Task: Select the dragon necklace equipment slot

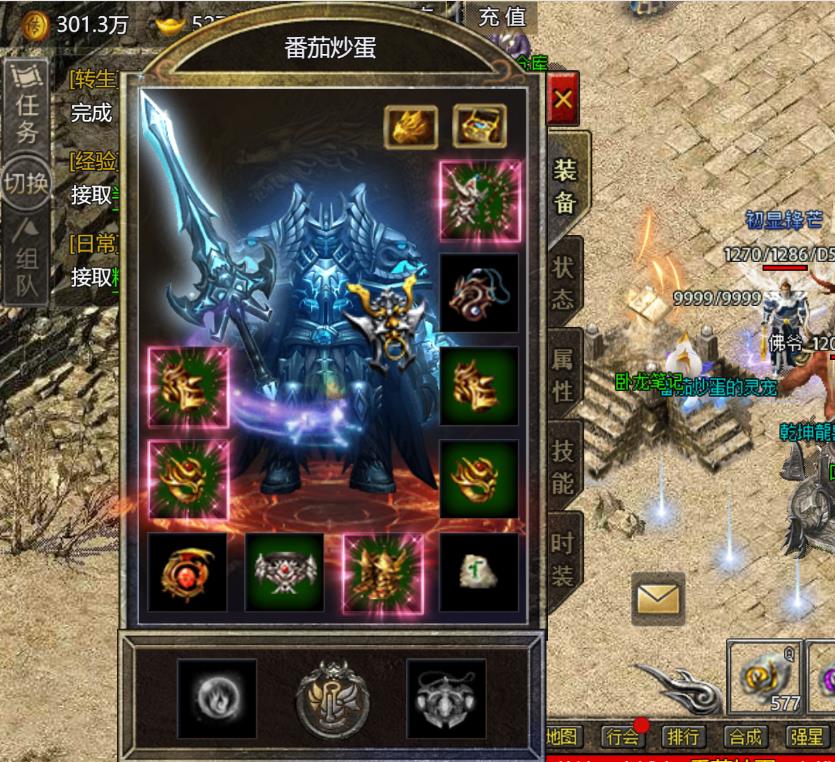Action: [480, 292]
